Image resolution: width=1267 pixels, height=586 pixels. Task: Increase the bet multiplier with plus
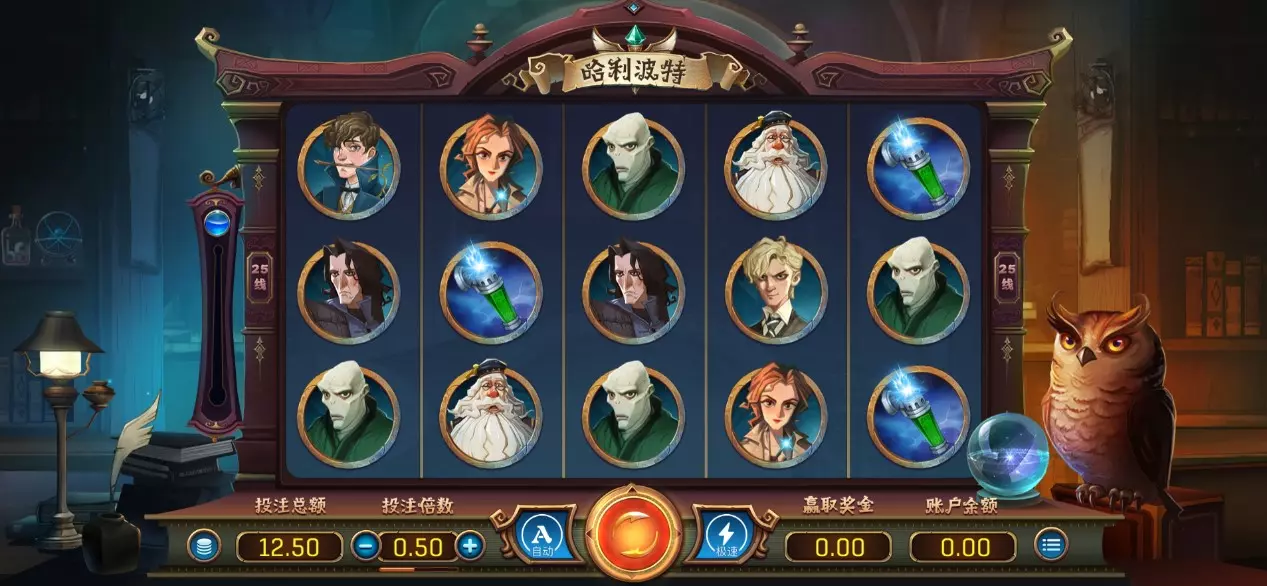coord(470,546)
